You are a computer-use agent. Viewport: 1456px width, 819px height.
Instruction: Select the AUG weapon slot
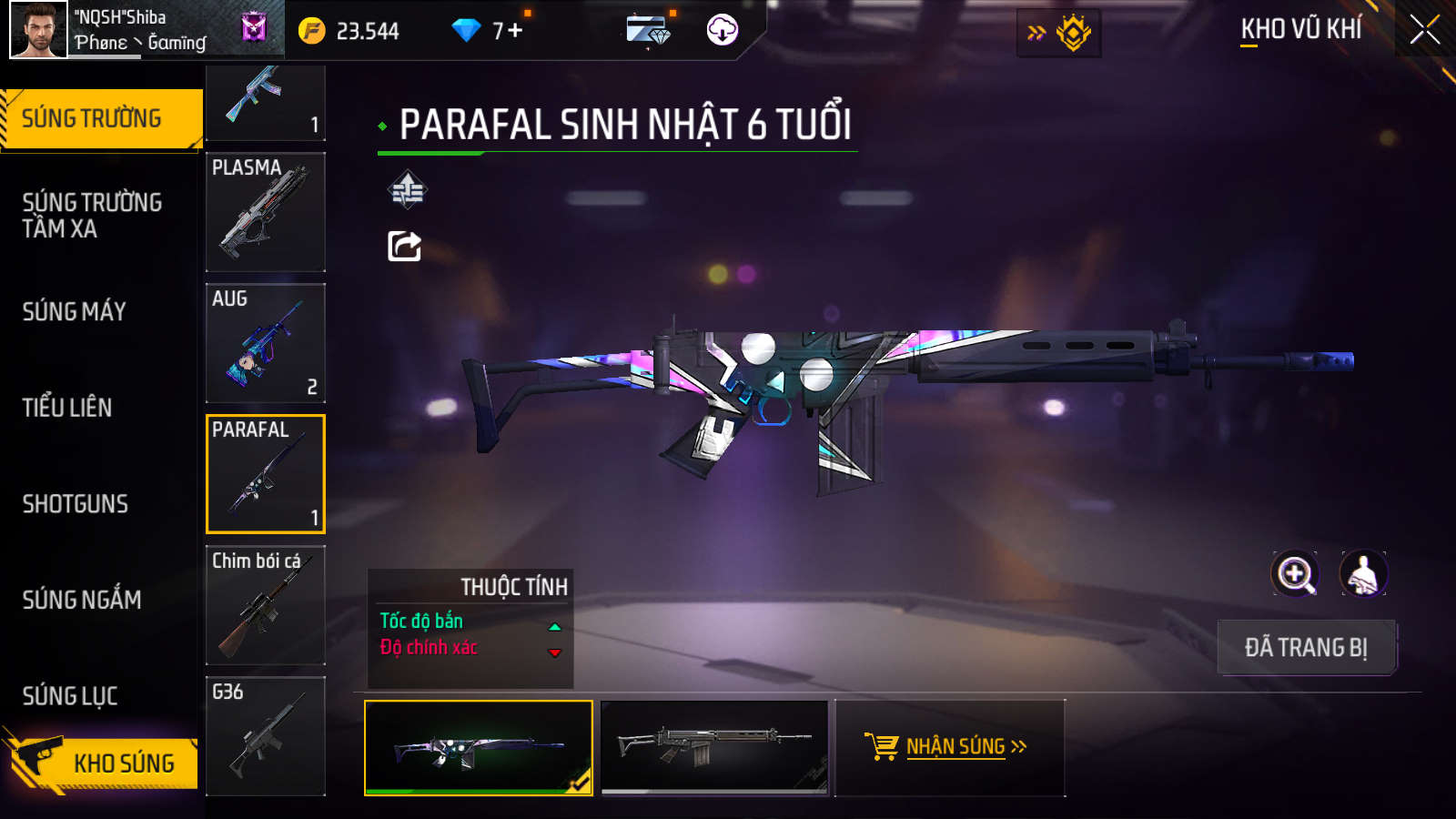tap(266, 343)
